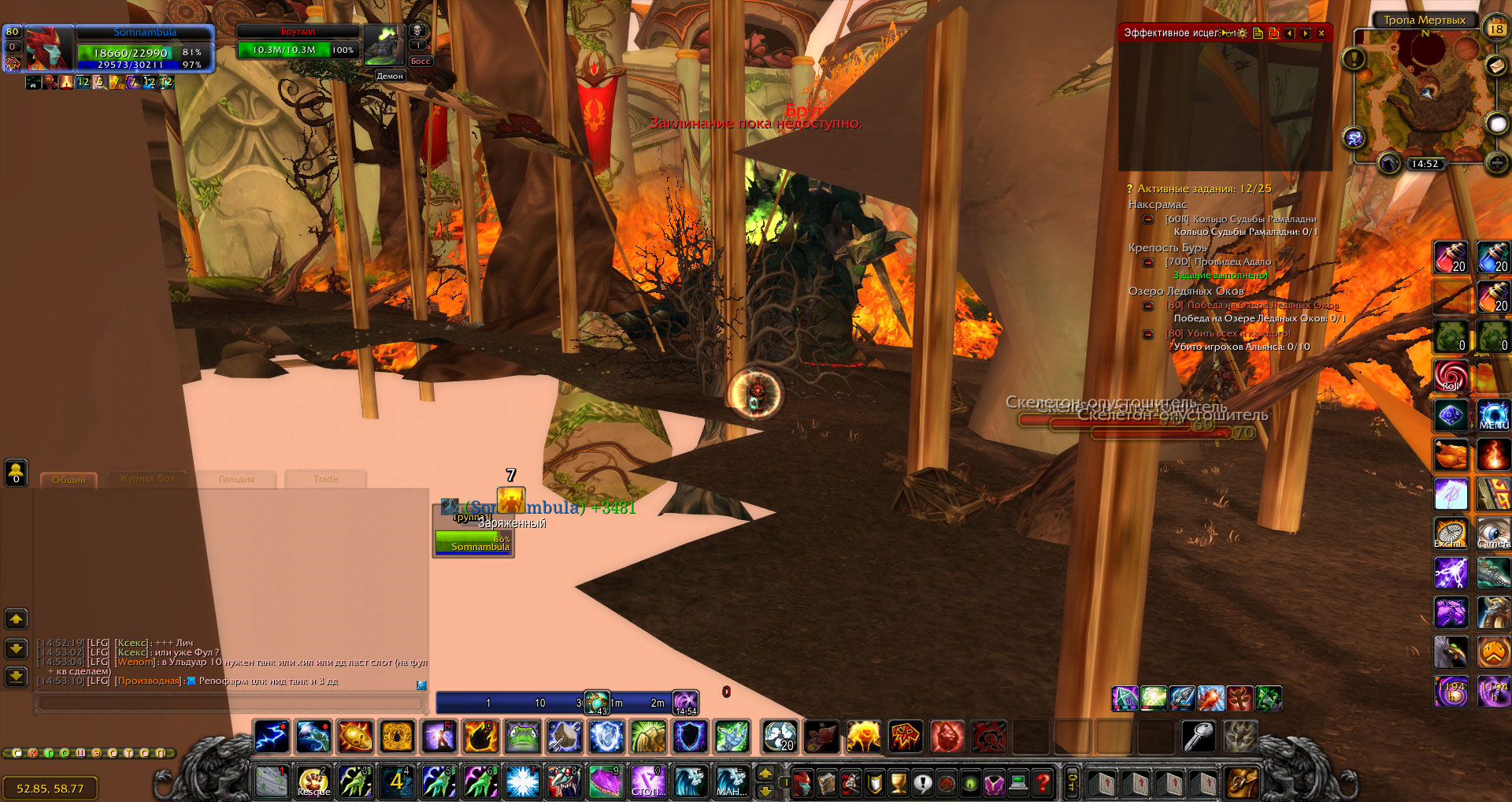Open the golden trophy achievements button
This screenshot has height=802, width=1512.
coord(899,783)
